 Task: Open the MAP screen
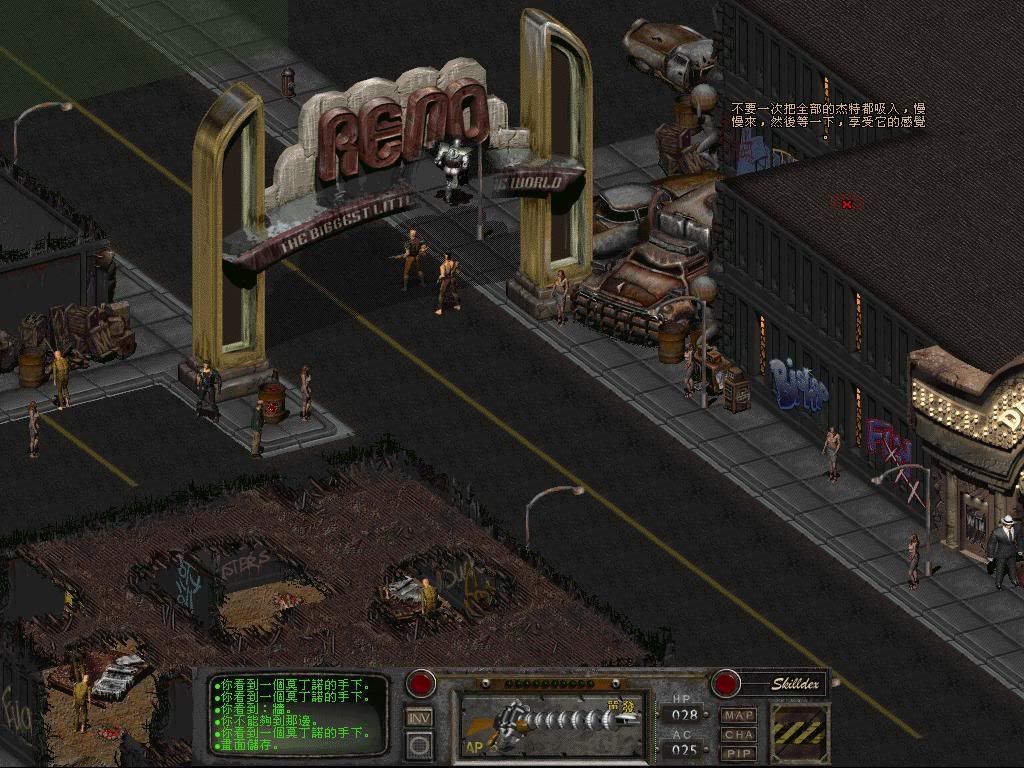pyautogui.click(x=739, y=716)
